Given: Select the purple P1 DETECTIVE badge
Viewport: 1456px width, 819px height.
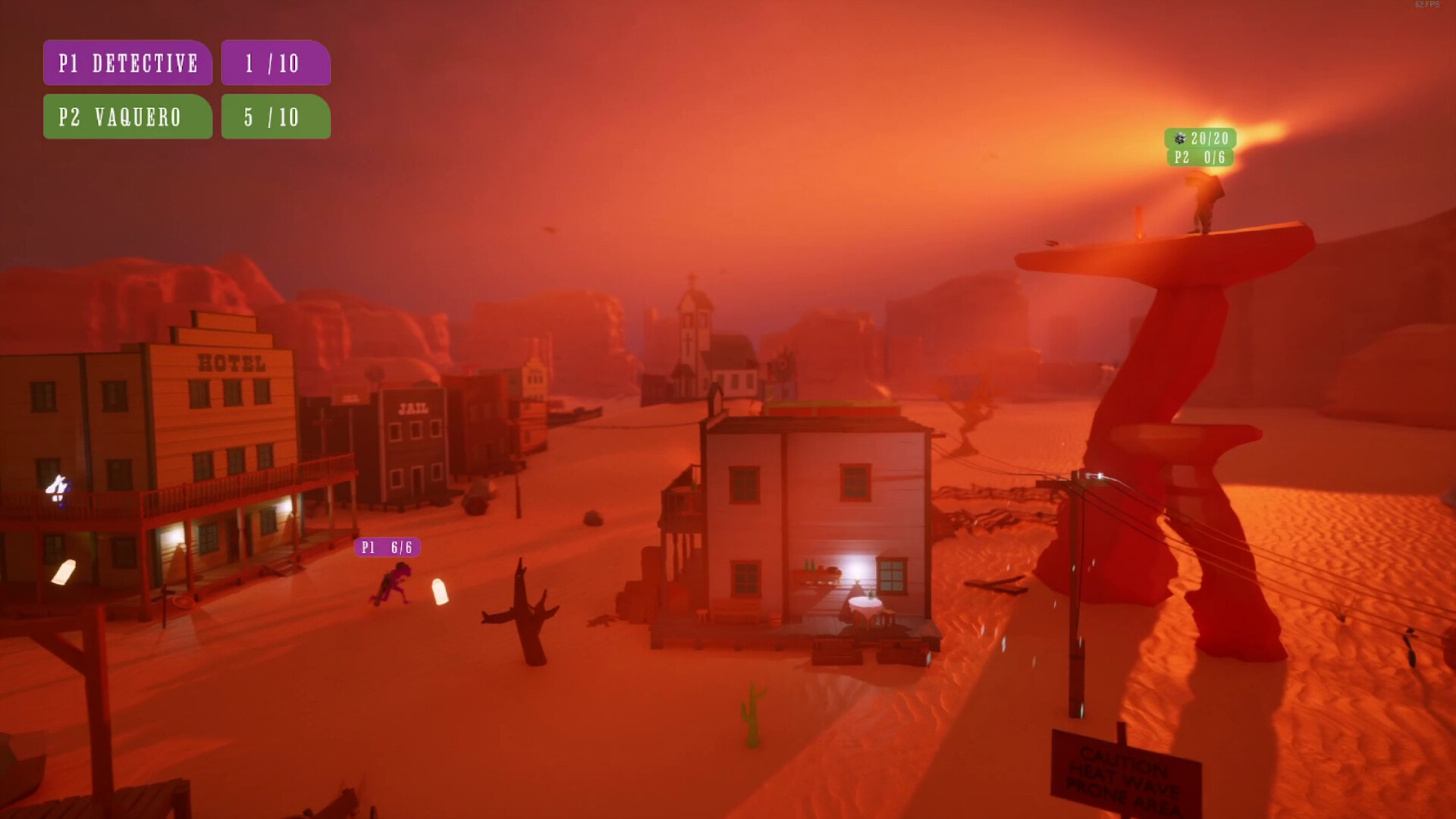Looking at the screenshot, I should (x=127, y=64).
